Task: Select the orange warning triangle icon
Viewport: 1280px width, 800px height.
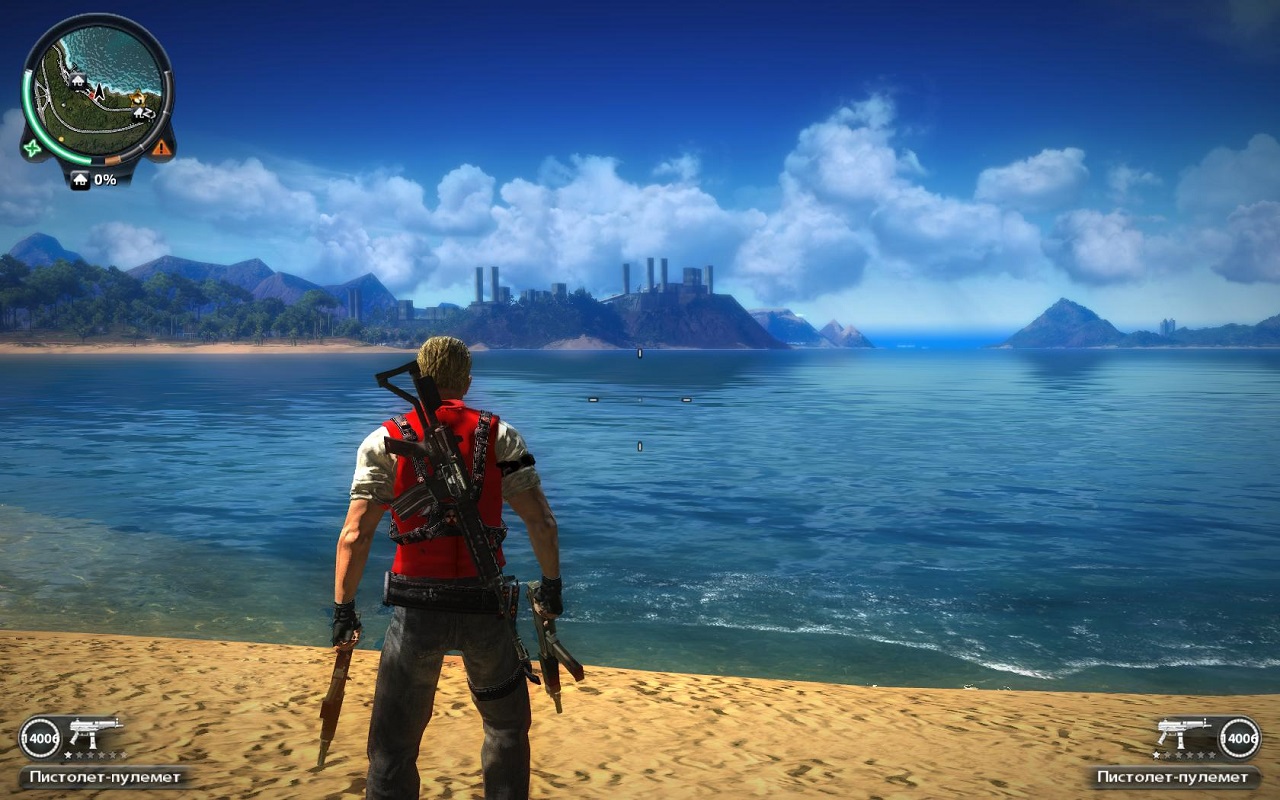Action: [160, 148]
